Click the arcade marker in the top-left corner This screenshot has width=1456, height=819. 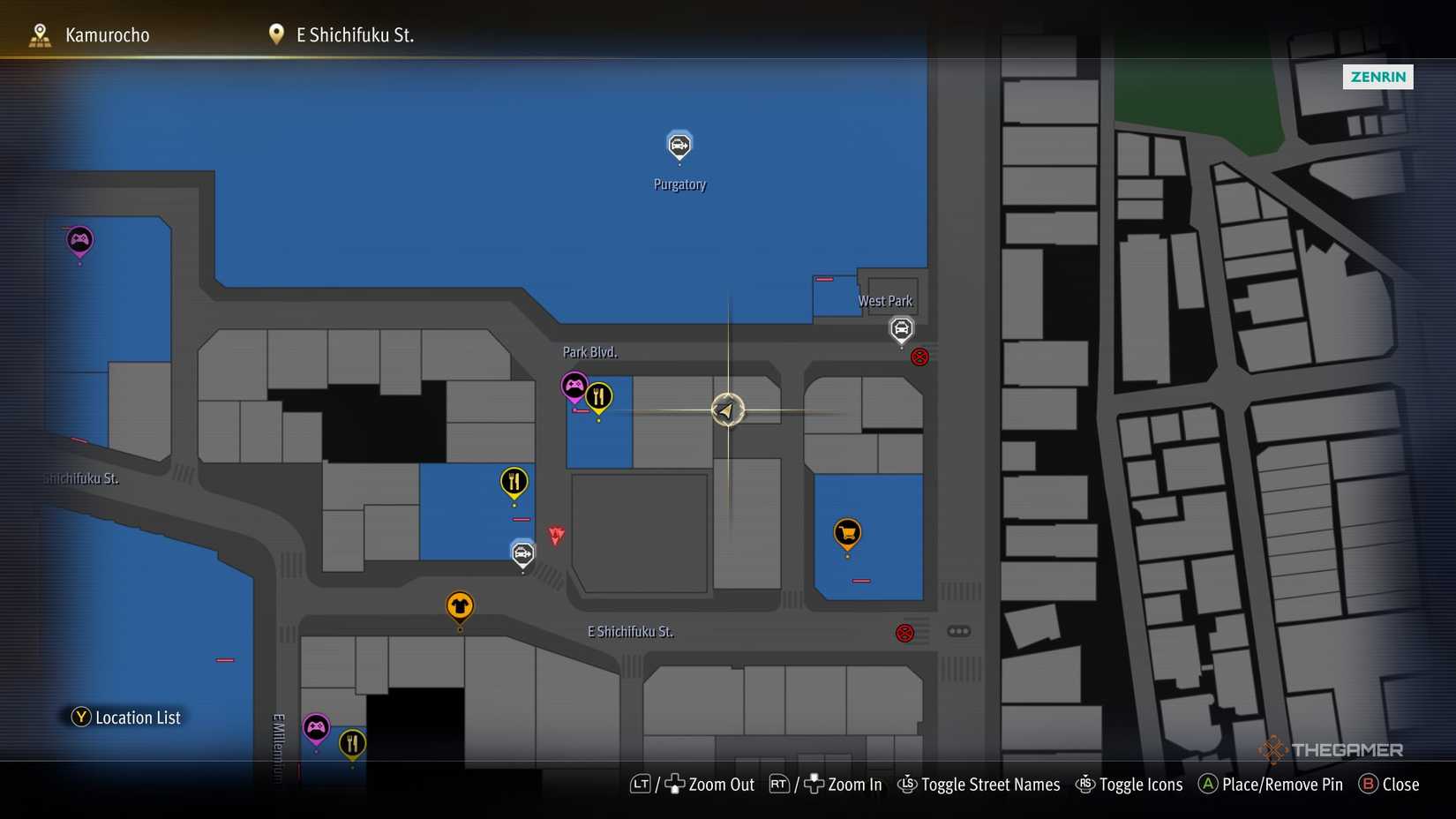pos(79,239)
